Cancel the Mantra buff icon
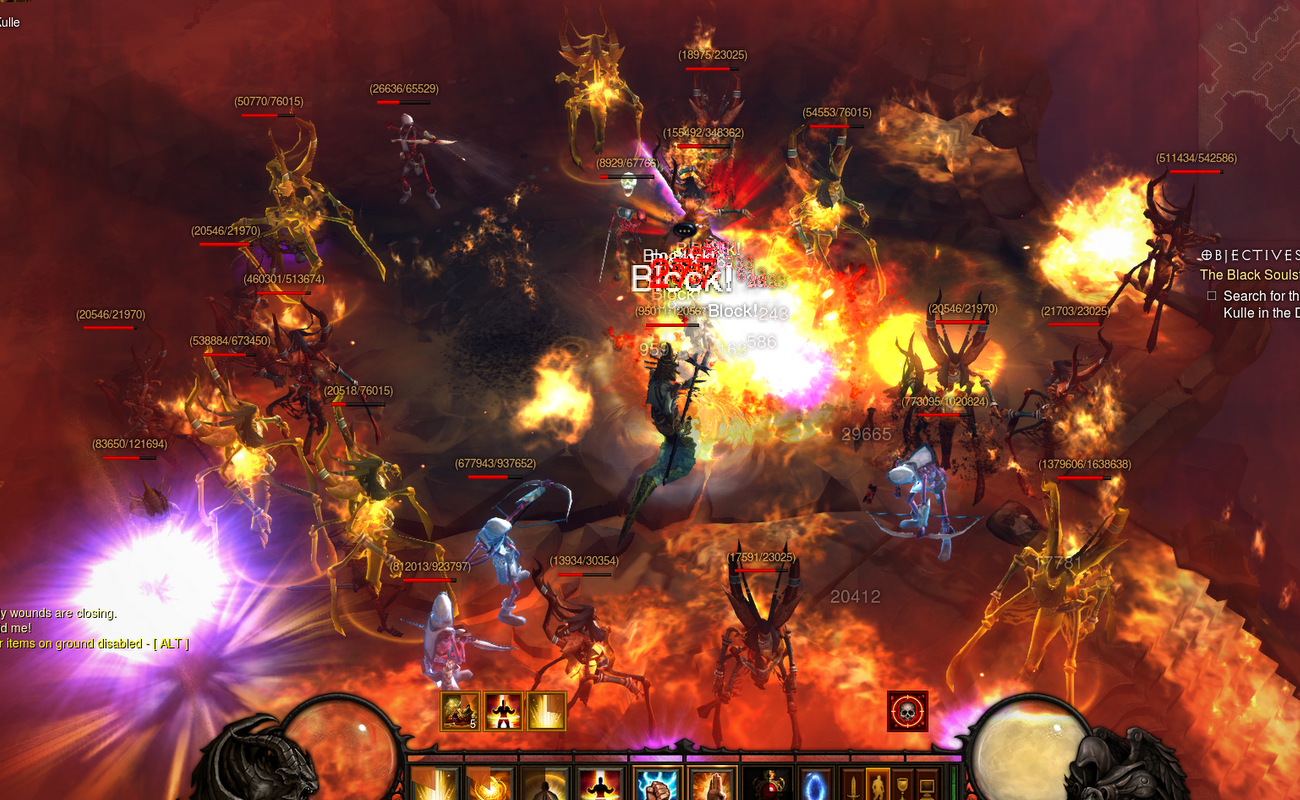The height and width of the screenshot is (800, 1300). pyautogui.click(x=504, y=710)
